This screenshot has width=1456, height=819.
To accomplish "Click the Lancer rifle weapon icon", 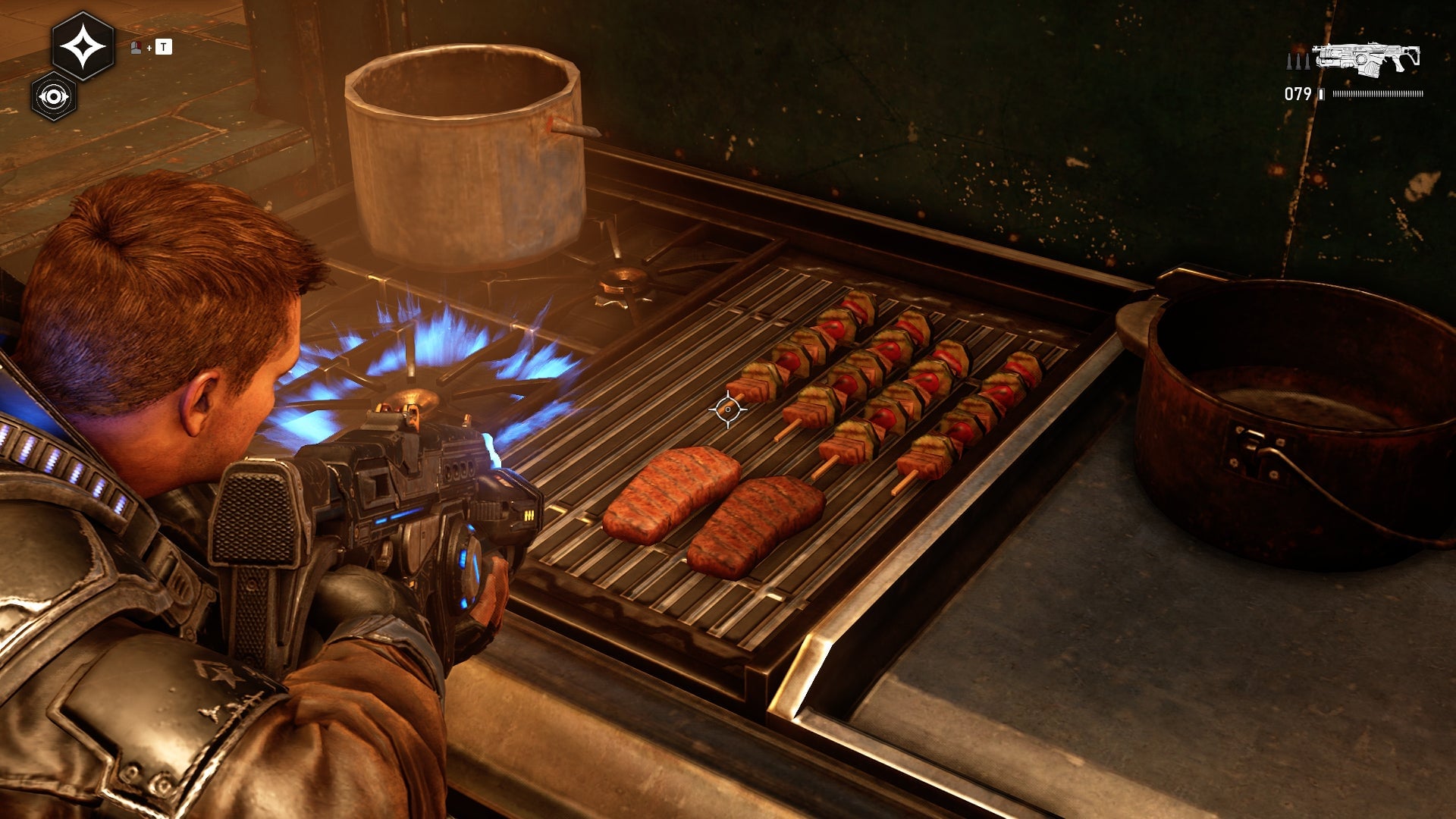I will point(1366,59).
